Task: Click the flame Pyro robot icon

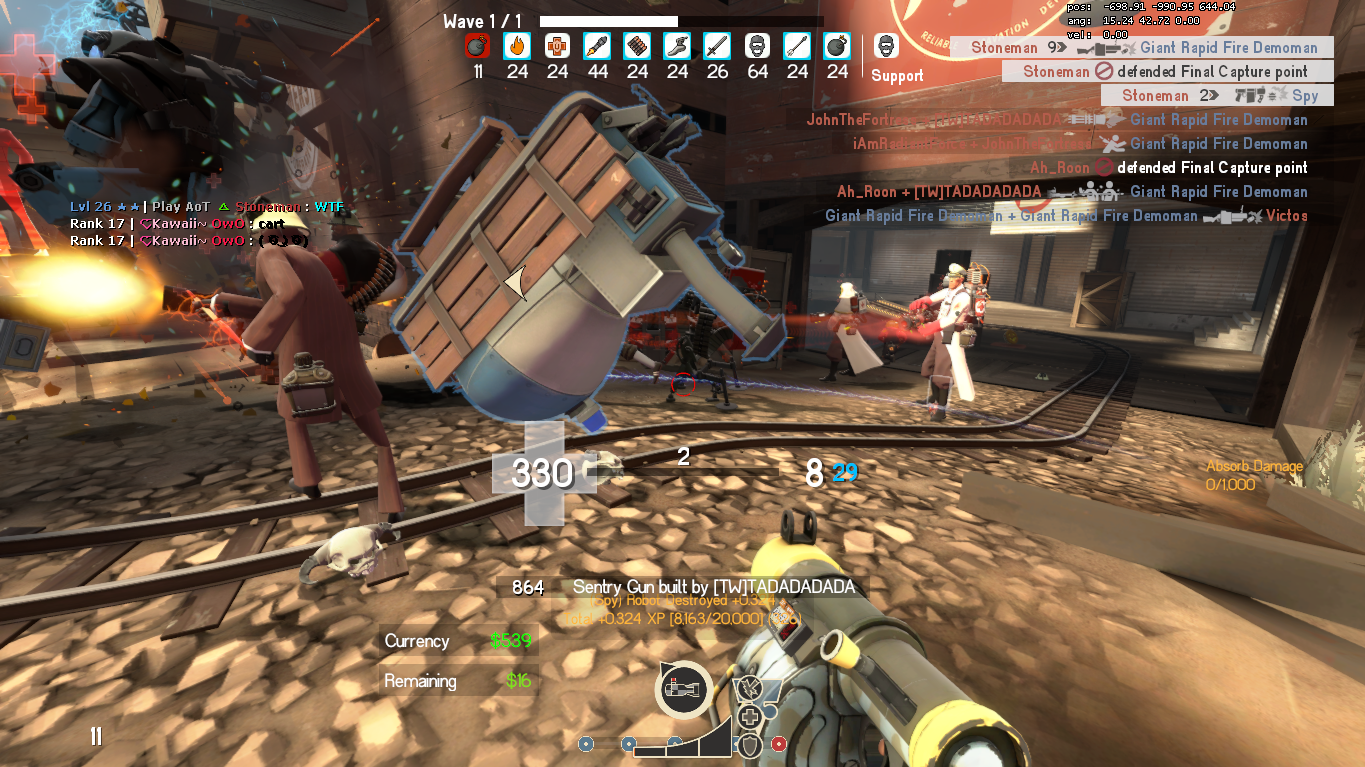Action: click(517, 46)
